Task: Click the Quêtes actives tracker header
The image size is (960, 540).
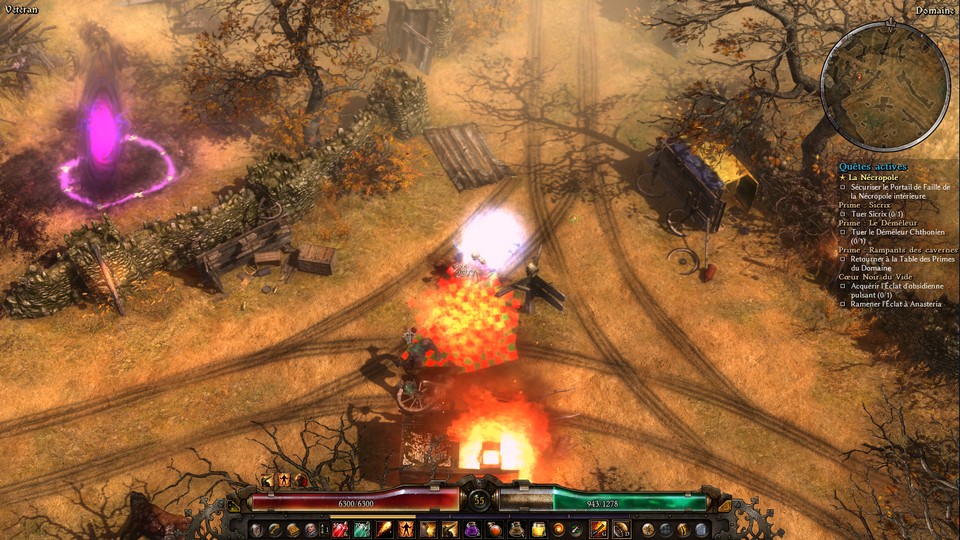Action: (x=873, y=166)
